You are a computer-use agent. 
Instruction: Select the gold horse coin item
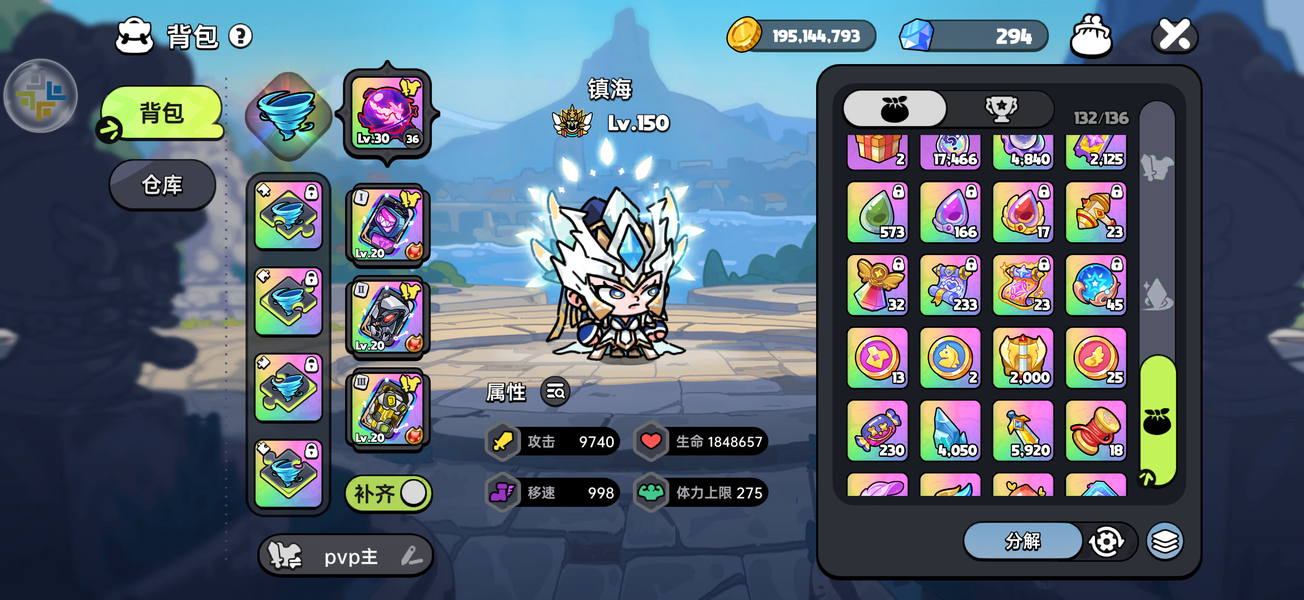tap(949, 357)
